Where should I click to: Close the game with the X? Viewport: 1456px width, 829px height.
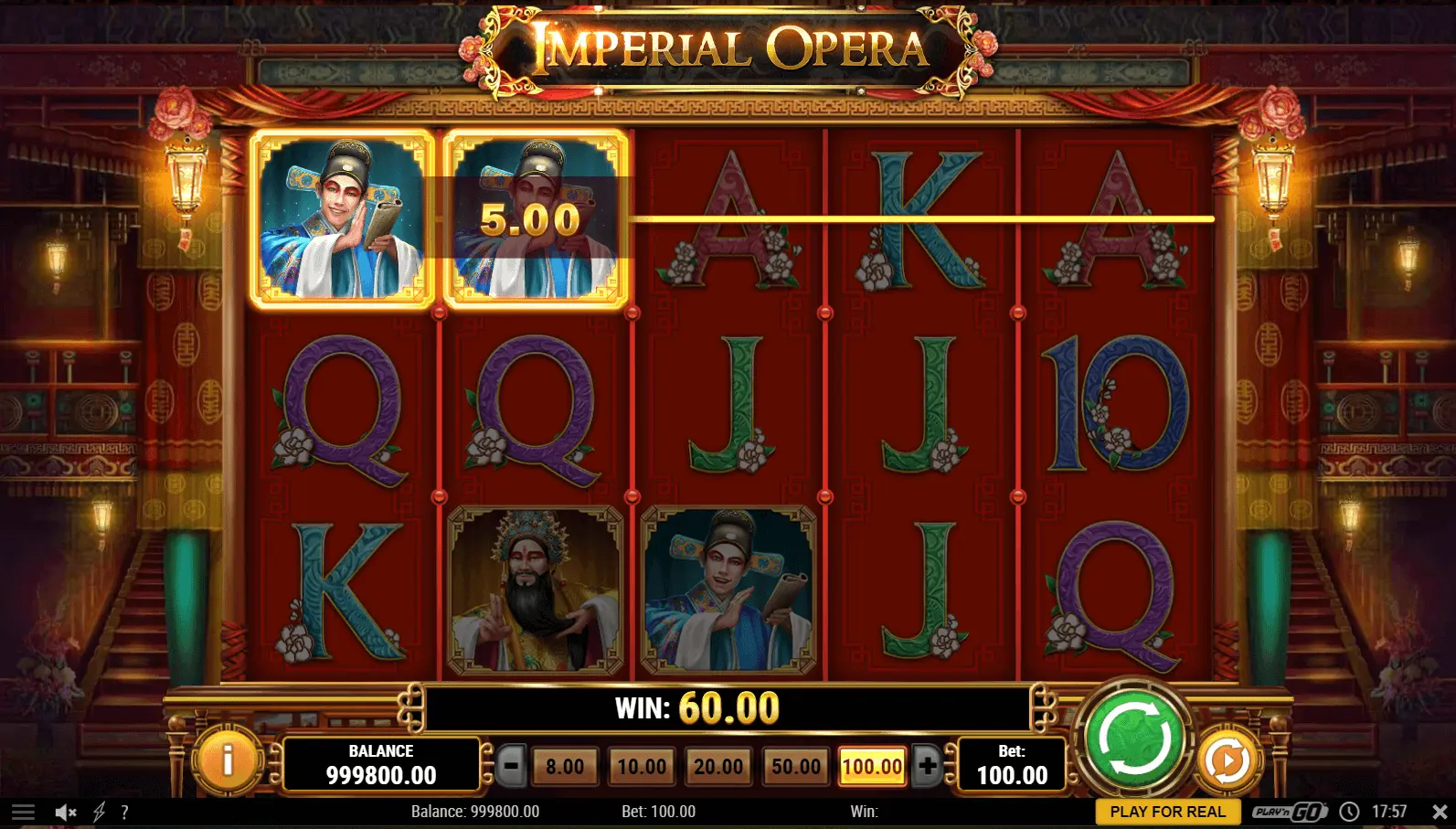click(x=1439, y=812)
